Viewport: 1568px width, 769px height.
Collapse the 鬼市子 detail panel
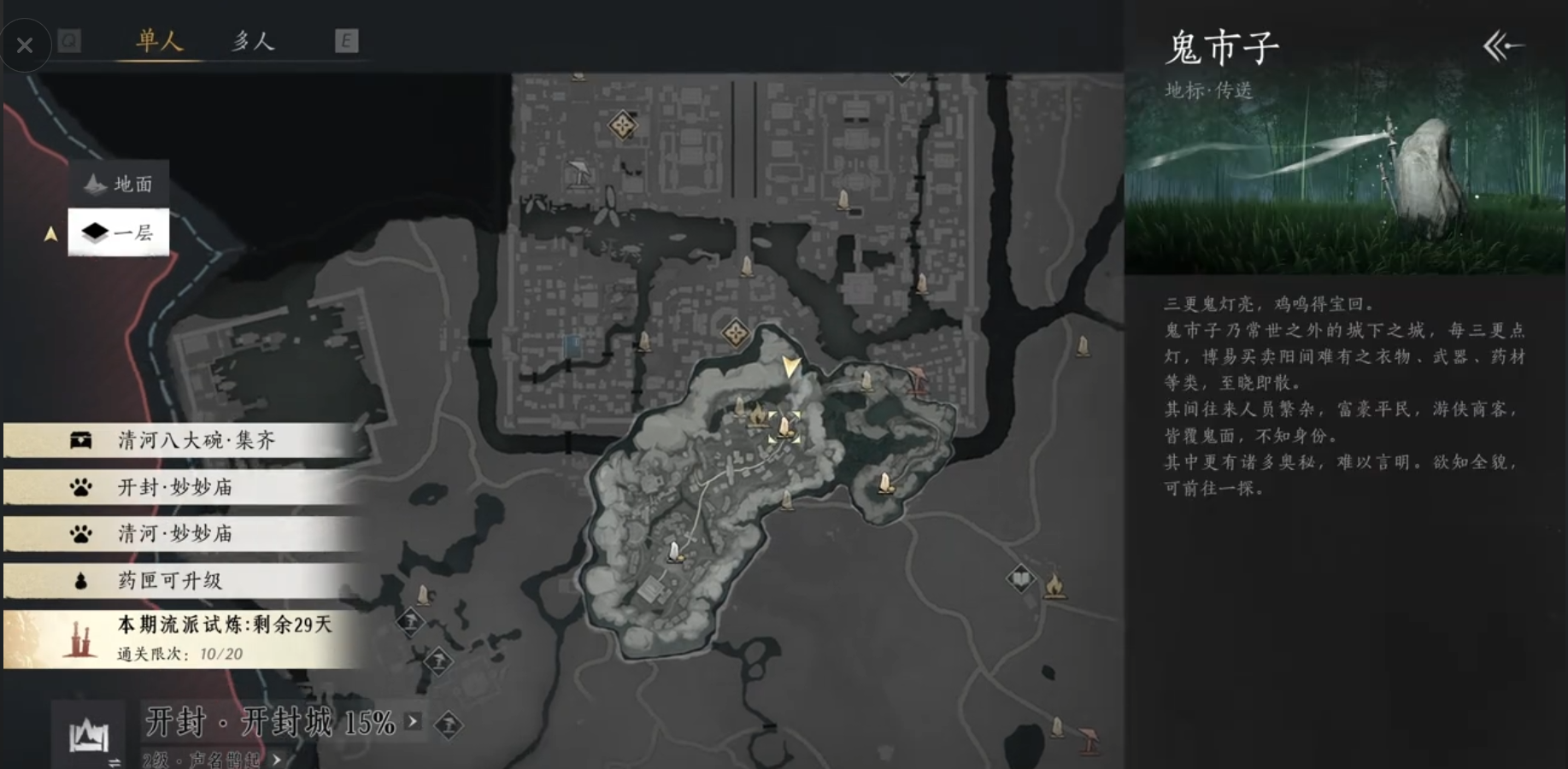pyautogui.click(x=1503, y=46)
